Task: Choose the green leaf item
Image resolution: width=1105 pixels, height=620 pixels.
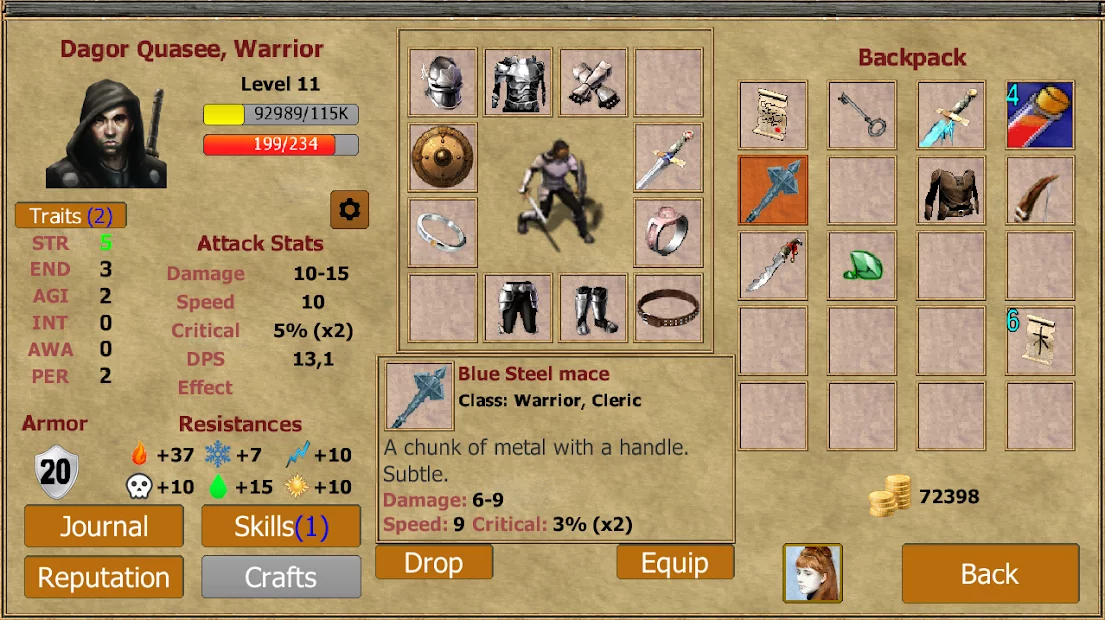Action: point(862,265)
